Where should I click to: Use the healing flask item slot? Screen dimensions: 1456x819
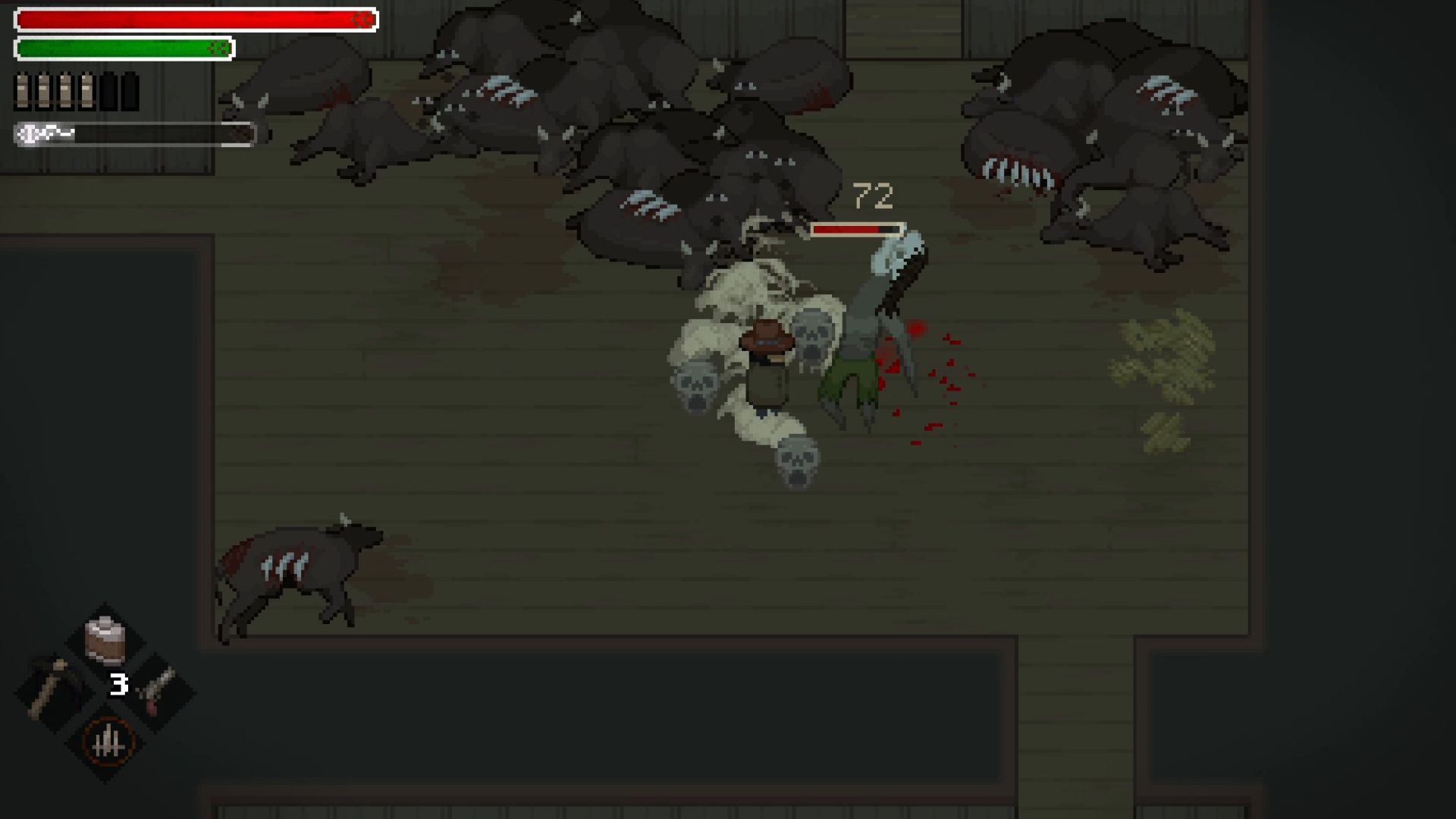pyautogui.click(x=105, y=641)
